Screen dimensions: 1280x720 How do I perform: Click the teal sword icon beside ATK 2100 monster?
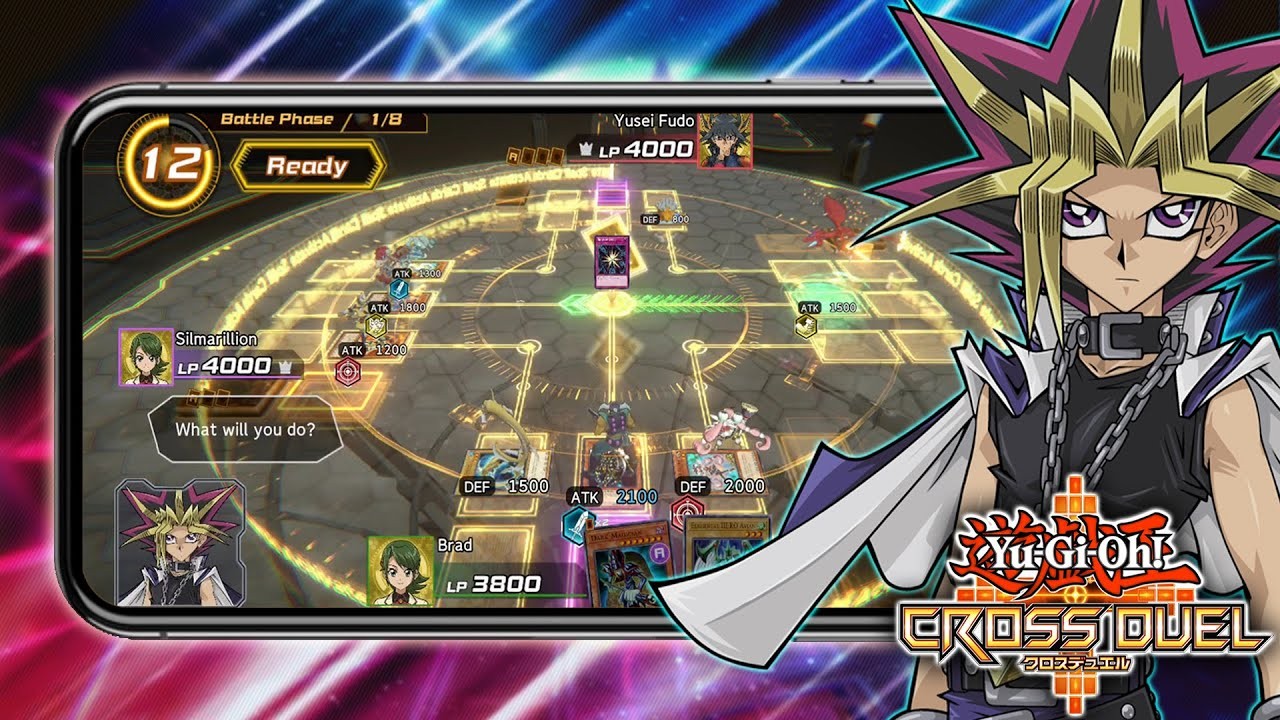pyautogui.click(x=577, y=528)
